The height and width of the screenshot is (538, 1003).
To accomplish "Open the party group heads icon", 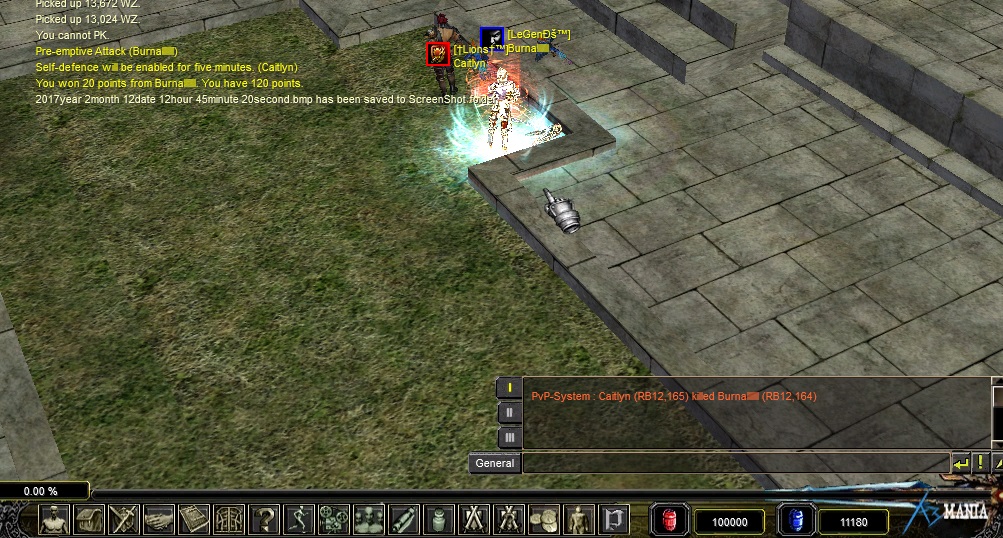I will 368,520.
